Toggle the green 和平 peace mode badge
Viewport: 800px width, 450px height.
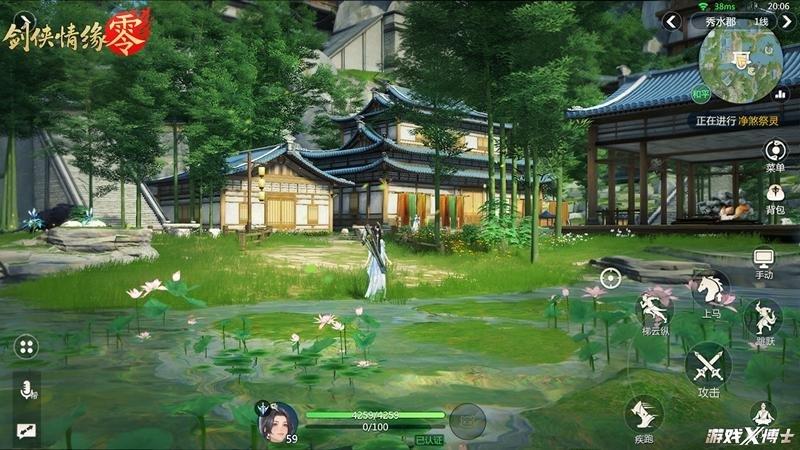pos(701,96)
